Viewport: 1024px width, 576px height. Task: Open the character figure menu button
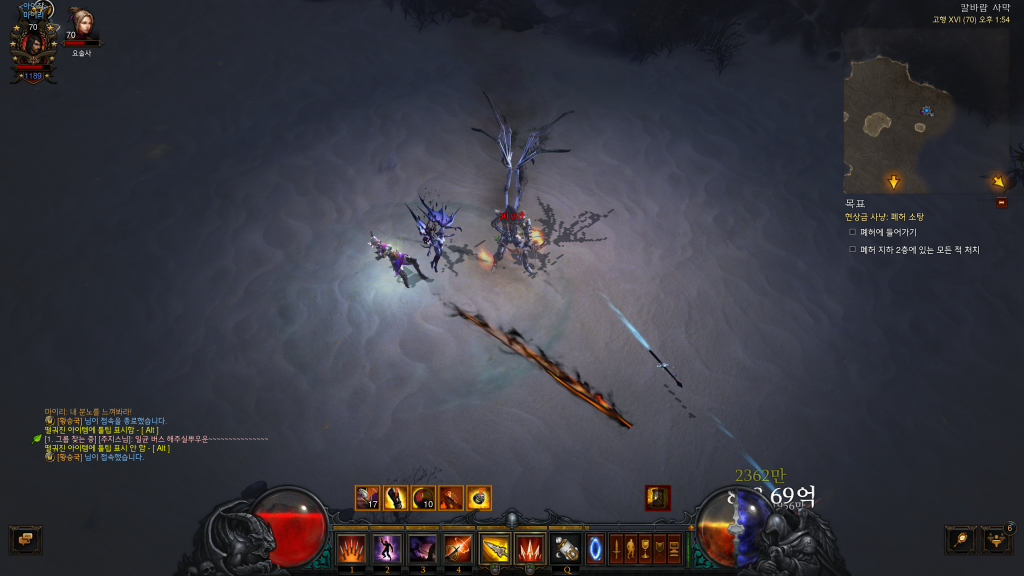point(631,548)
